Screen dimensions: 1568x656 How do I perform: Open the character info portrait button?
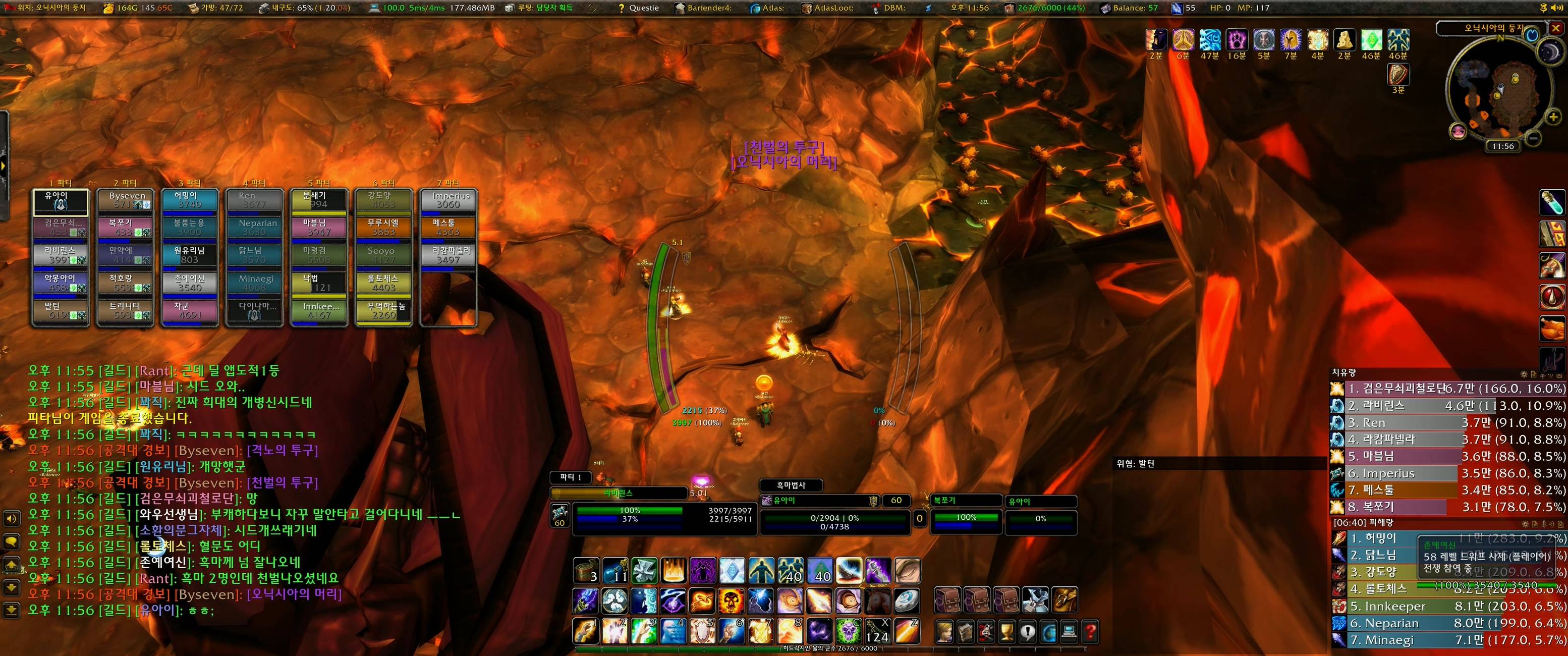click(x=944, y=632)
